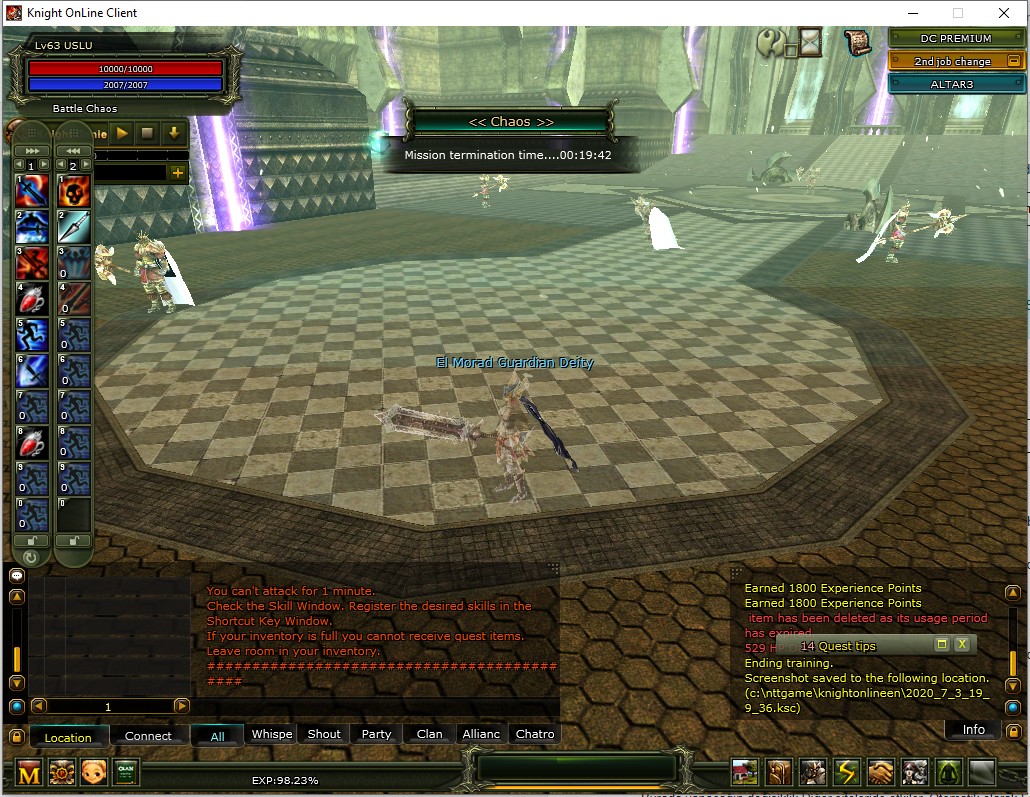Click the hourglass icon
The image size is (1030, 797).
coord(808,42)
